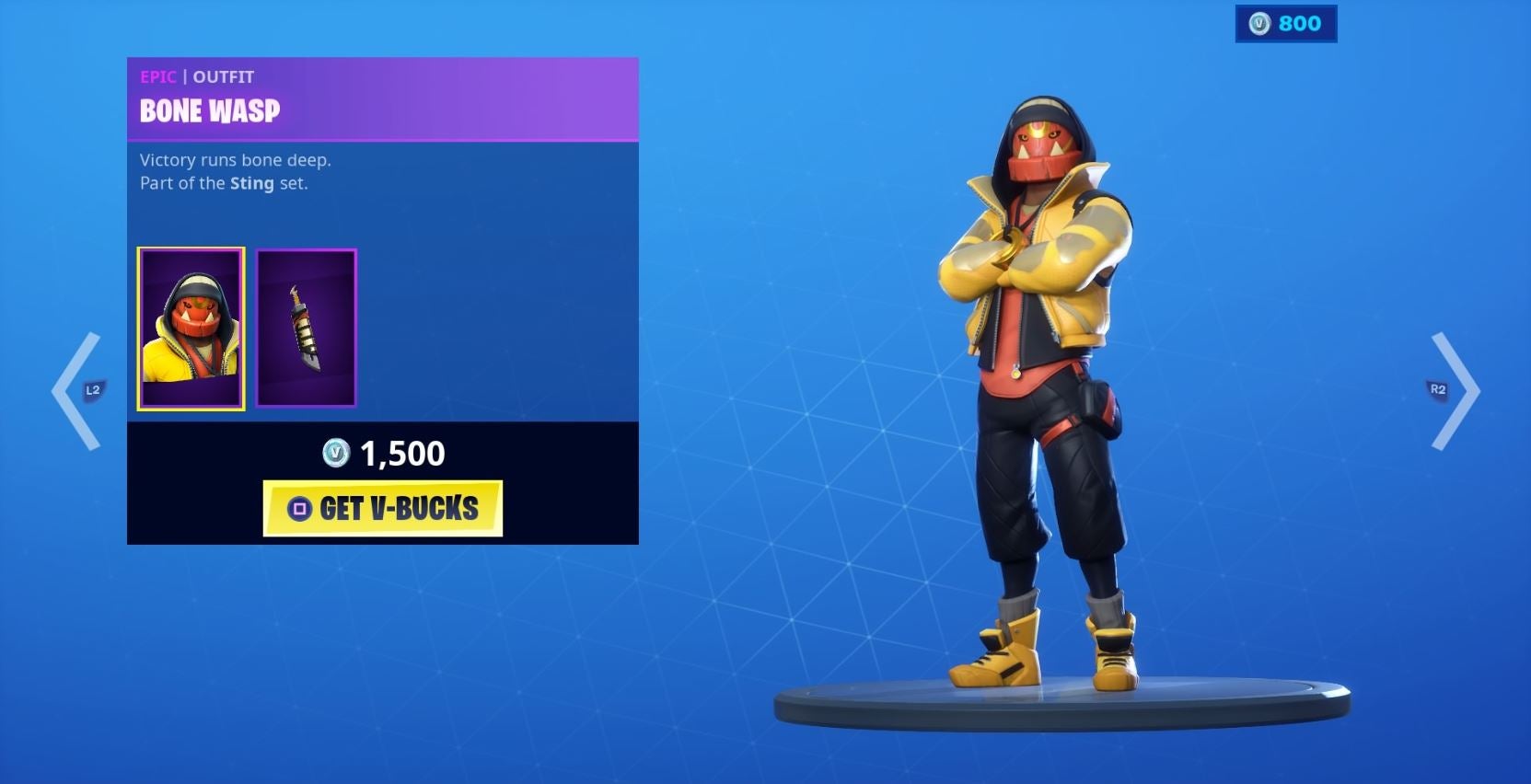
Task: Select the BONE WASP title bar
Action: pyautogui.click(x=211, y=113)
